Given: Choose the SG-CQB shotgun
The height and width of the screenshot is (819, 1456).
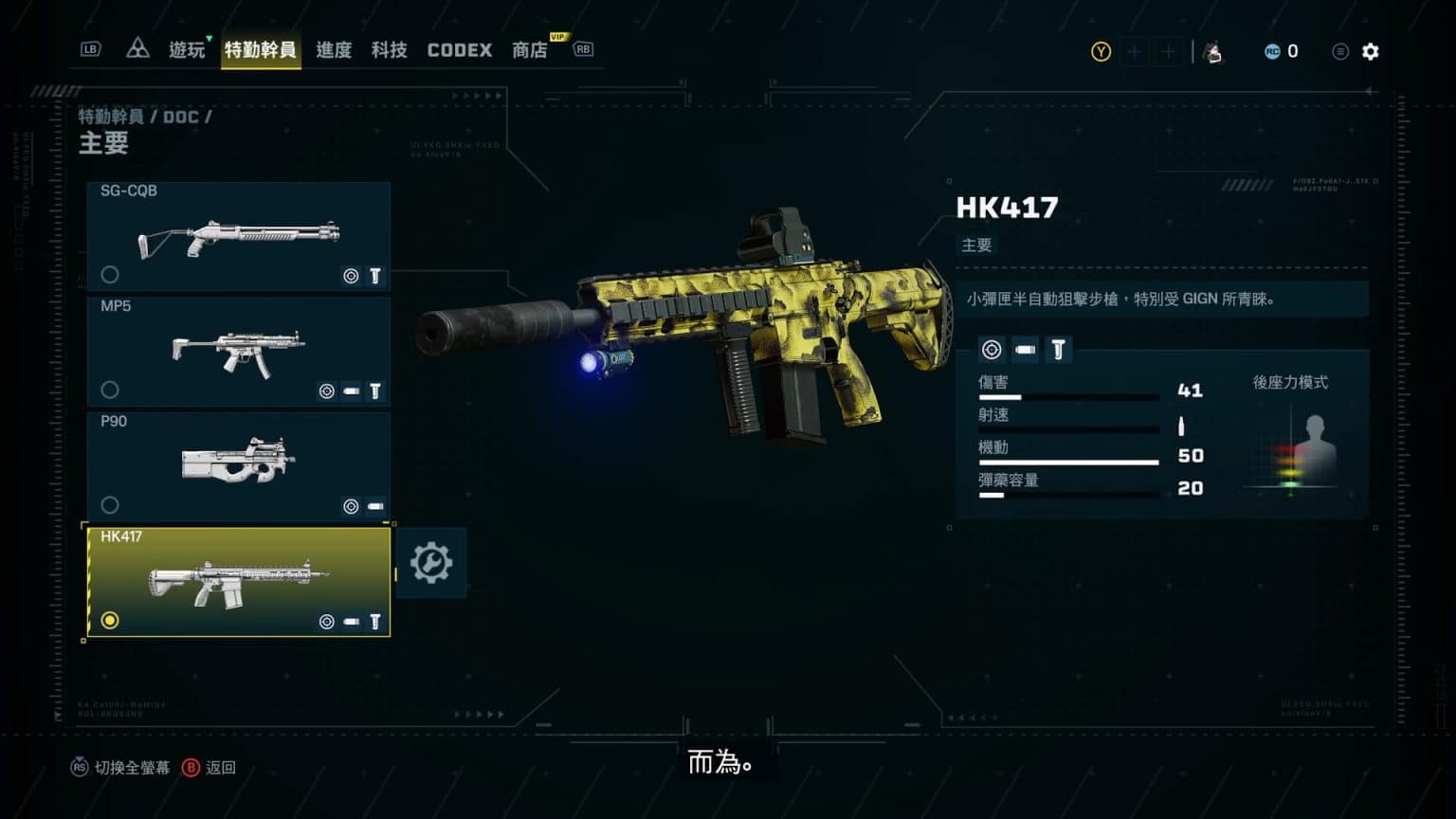Looking at the screenshot, I should [238, 235].
